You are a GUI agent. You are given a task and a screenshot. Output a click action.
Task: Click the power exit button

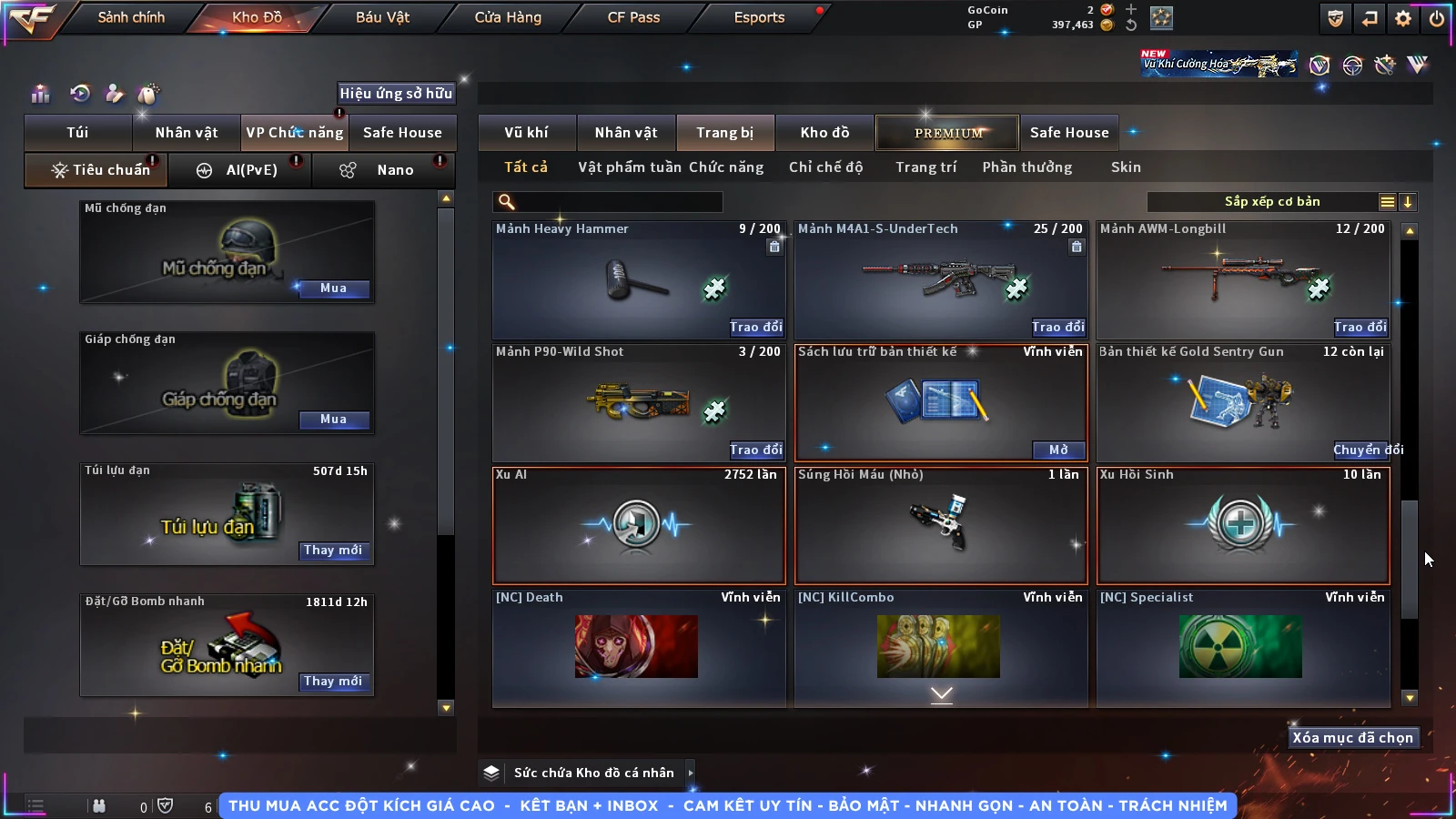(x=1436, y=18)
